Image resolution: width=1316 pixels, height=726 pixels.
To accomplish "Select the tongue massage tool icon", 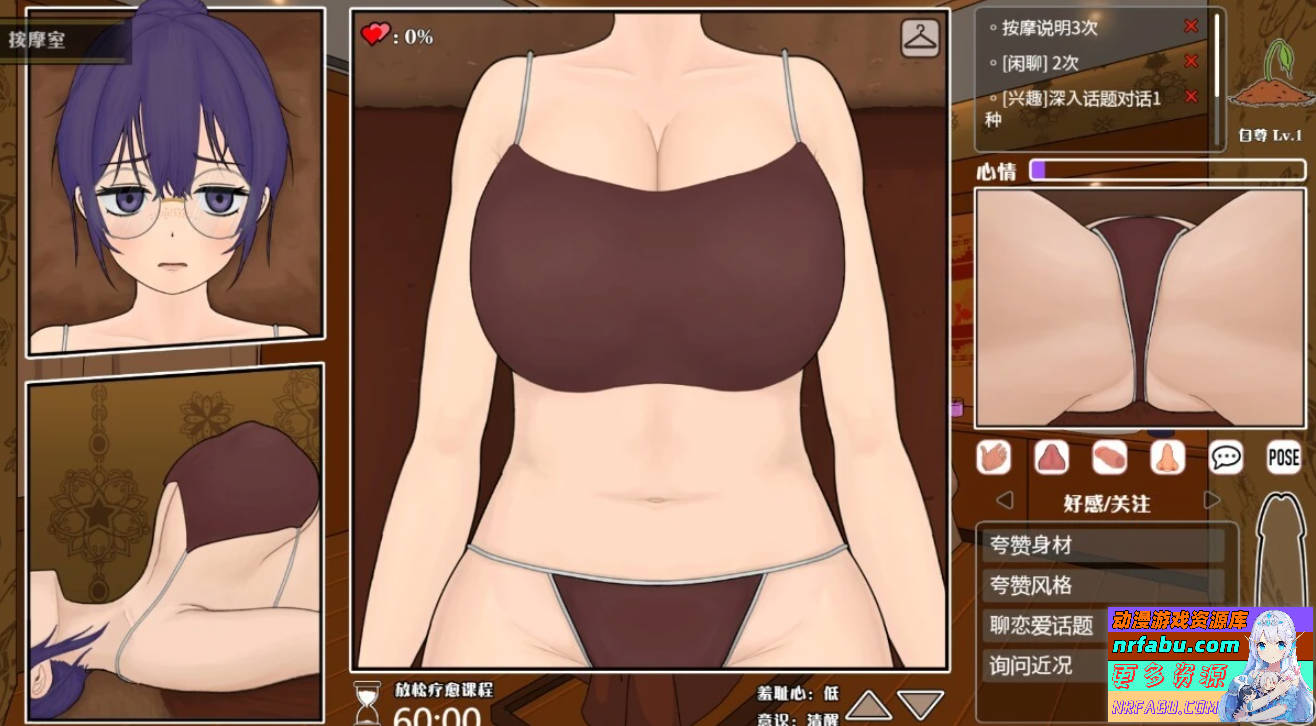I will pos(1051,458).
